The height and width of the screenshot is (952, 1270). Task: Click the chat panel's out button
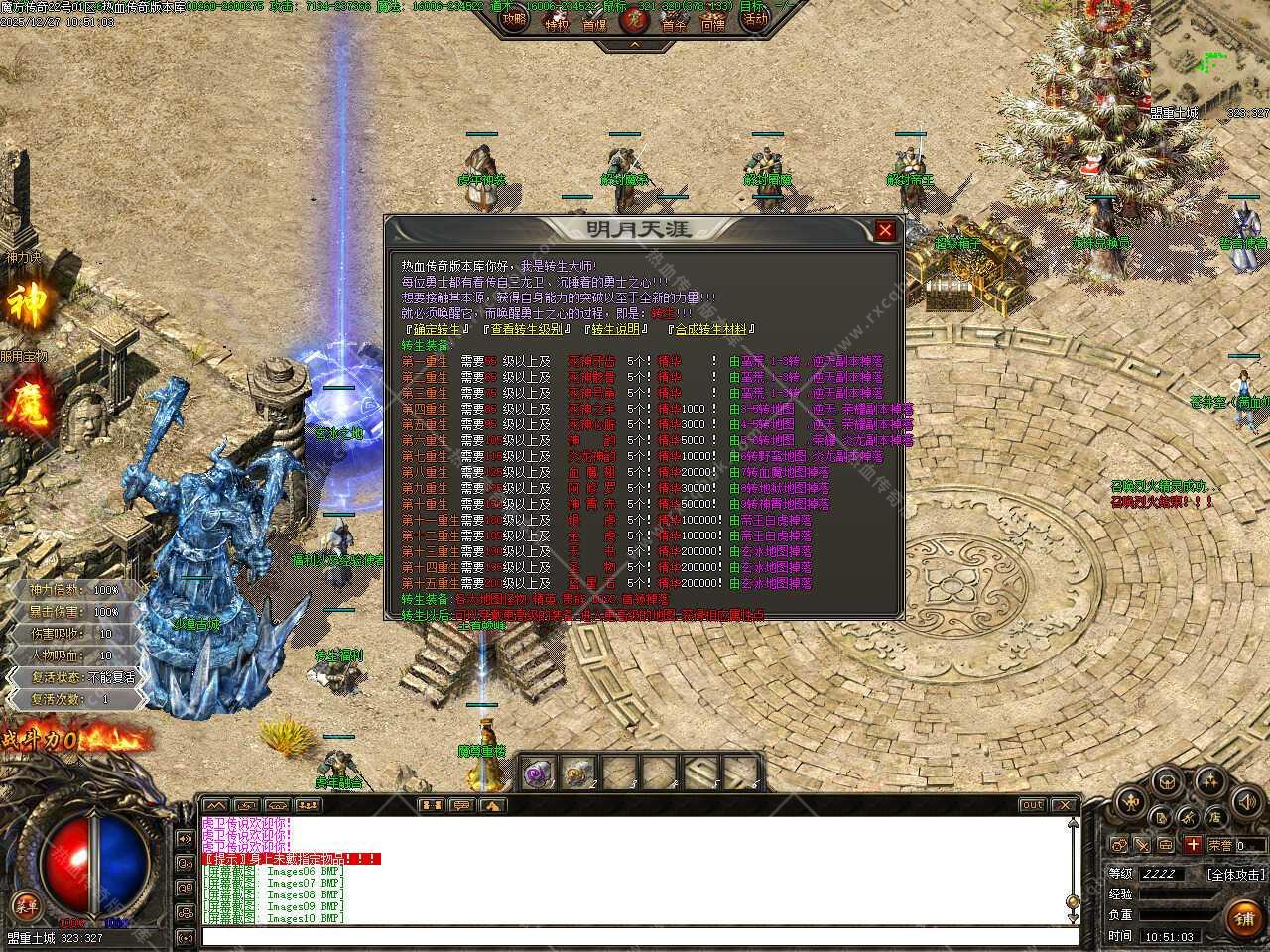point(1032,805)
